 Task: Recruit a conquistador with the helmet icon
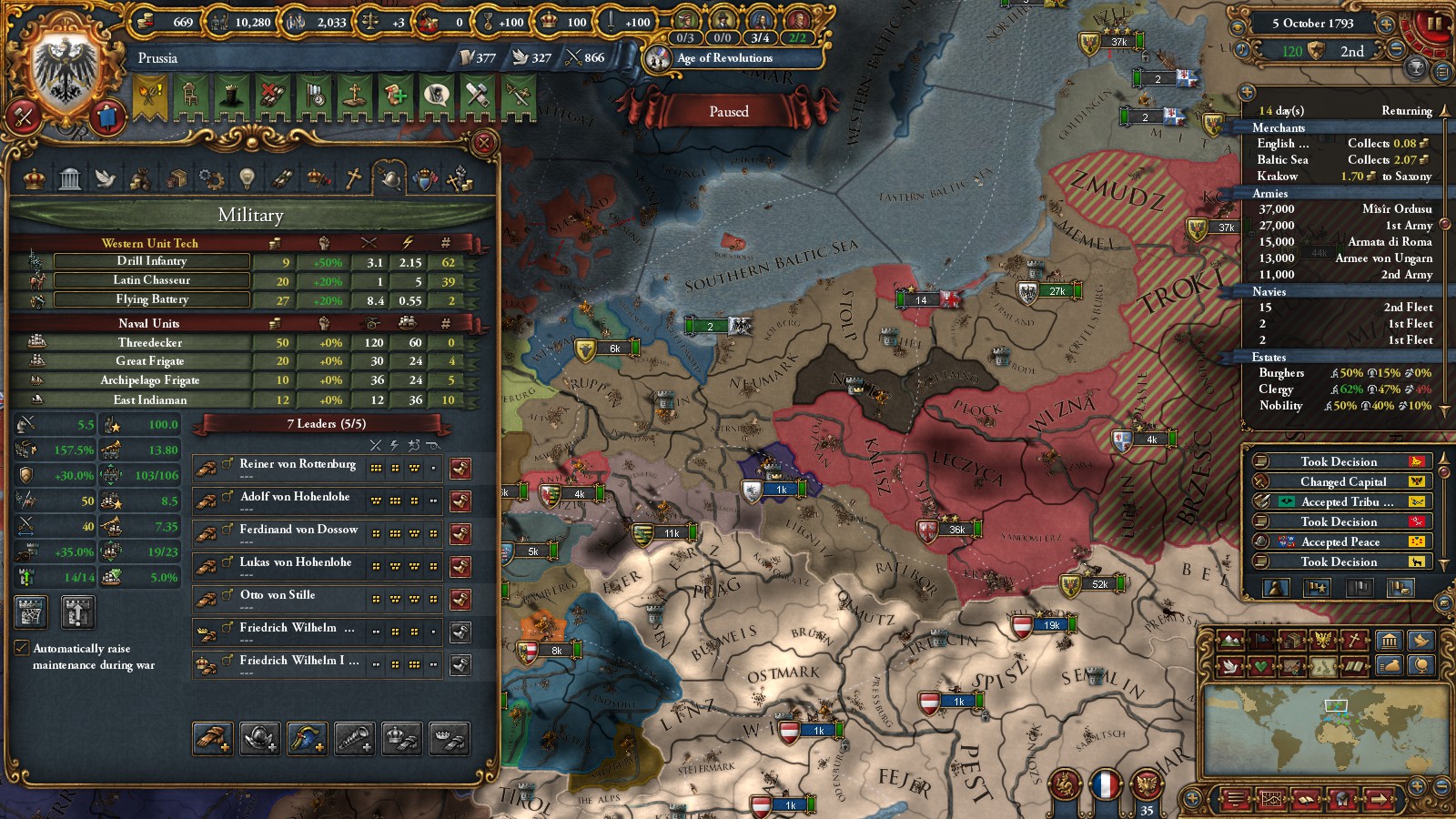(x=258, y=737)
